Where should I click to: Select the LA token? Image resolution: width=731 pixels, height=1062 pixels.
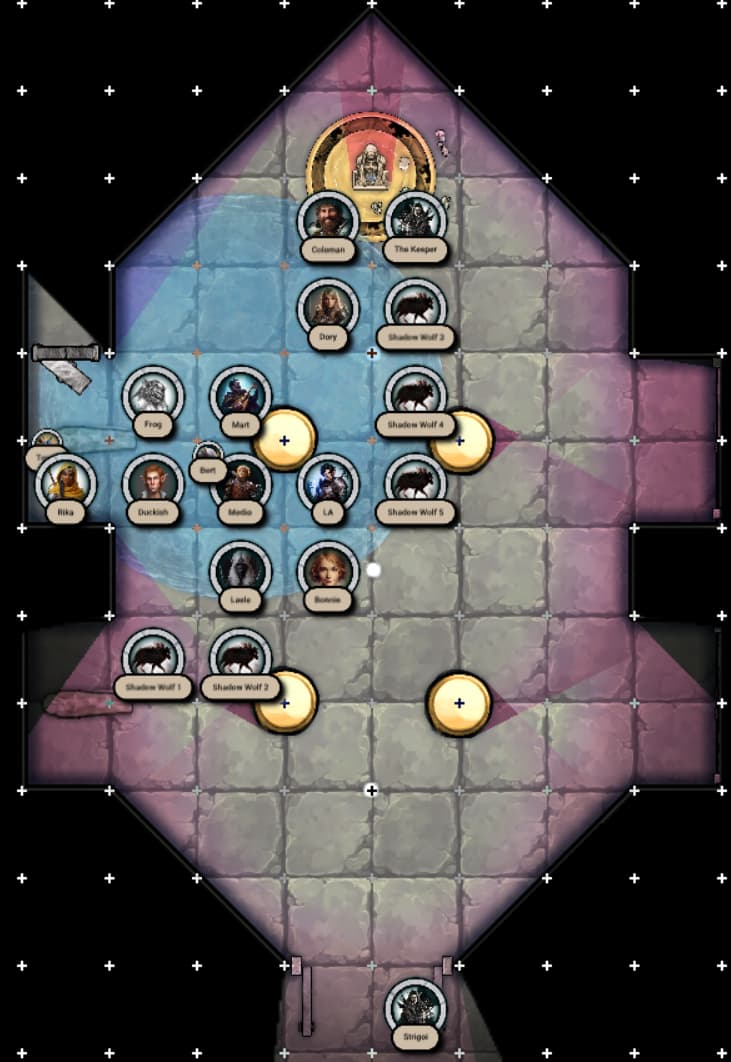[328, 483]
